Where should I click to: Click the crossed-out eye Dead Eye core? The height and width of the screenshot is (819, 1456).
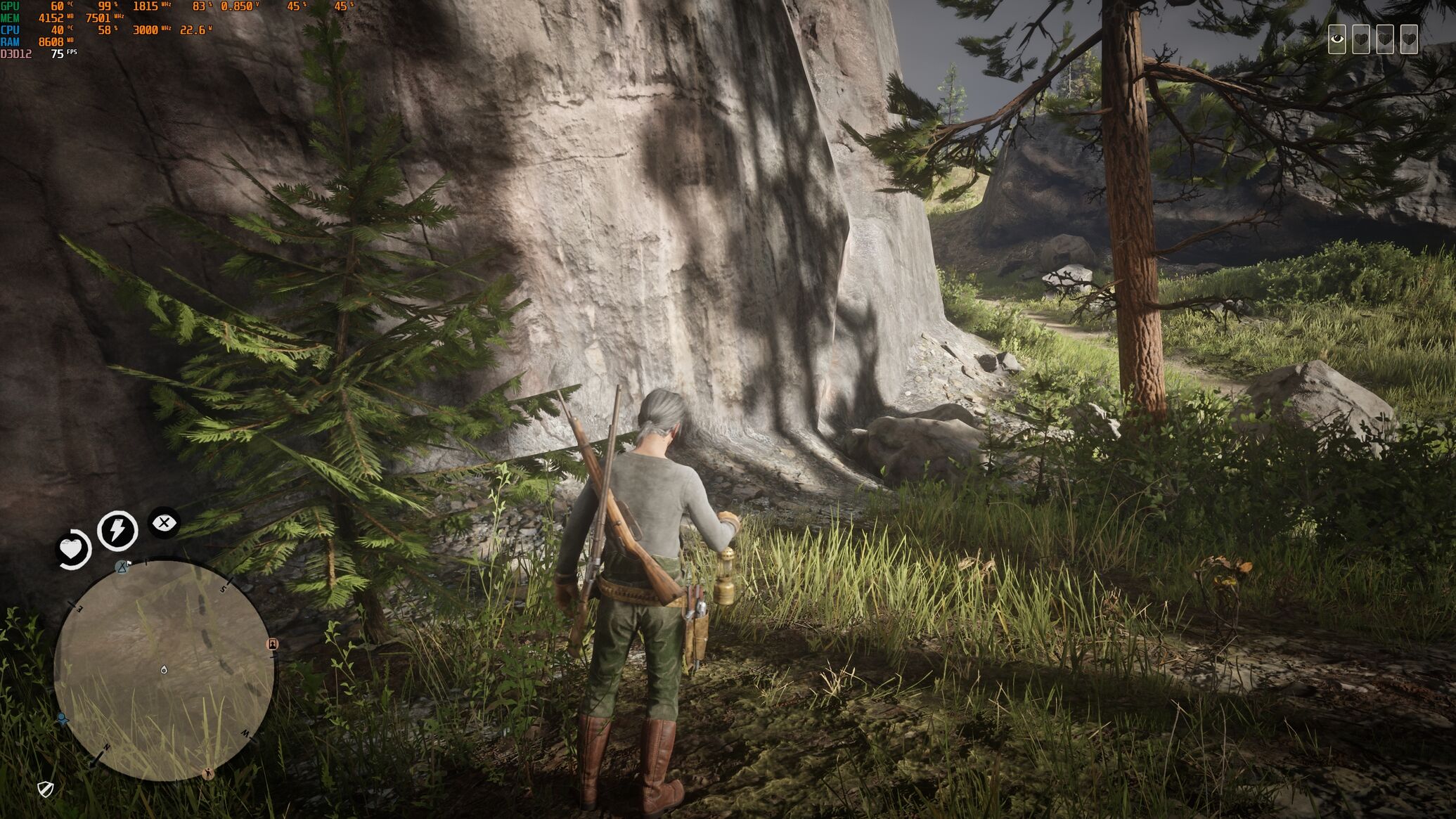click(164, 523)
